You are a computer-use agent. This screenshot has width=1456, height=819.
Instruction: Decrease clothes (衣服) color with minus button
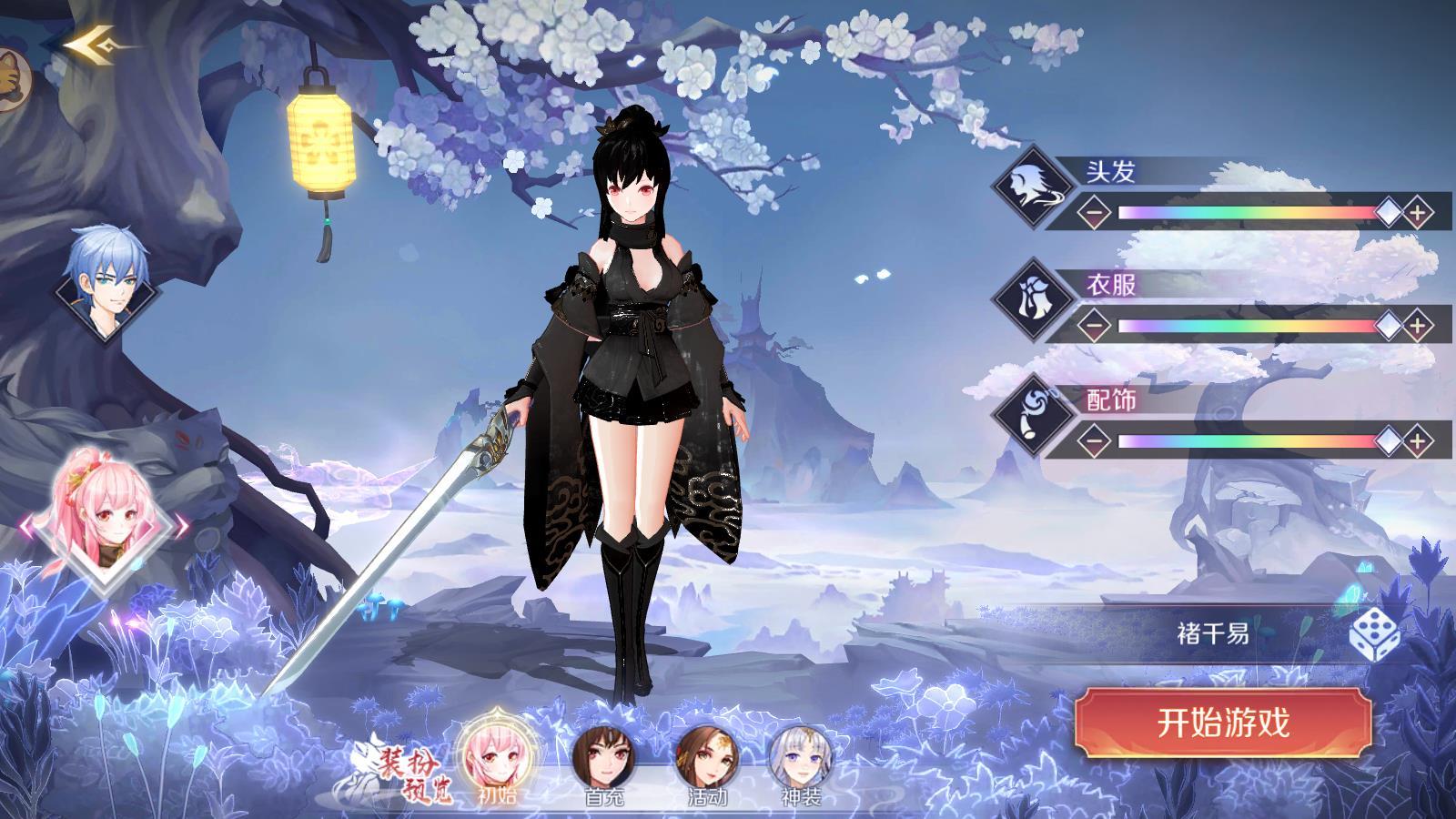coord(1096,325)
